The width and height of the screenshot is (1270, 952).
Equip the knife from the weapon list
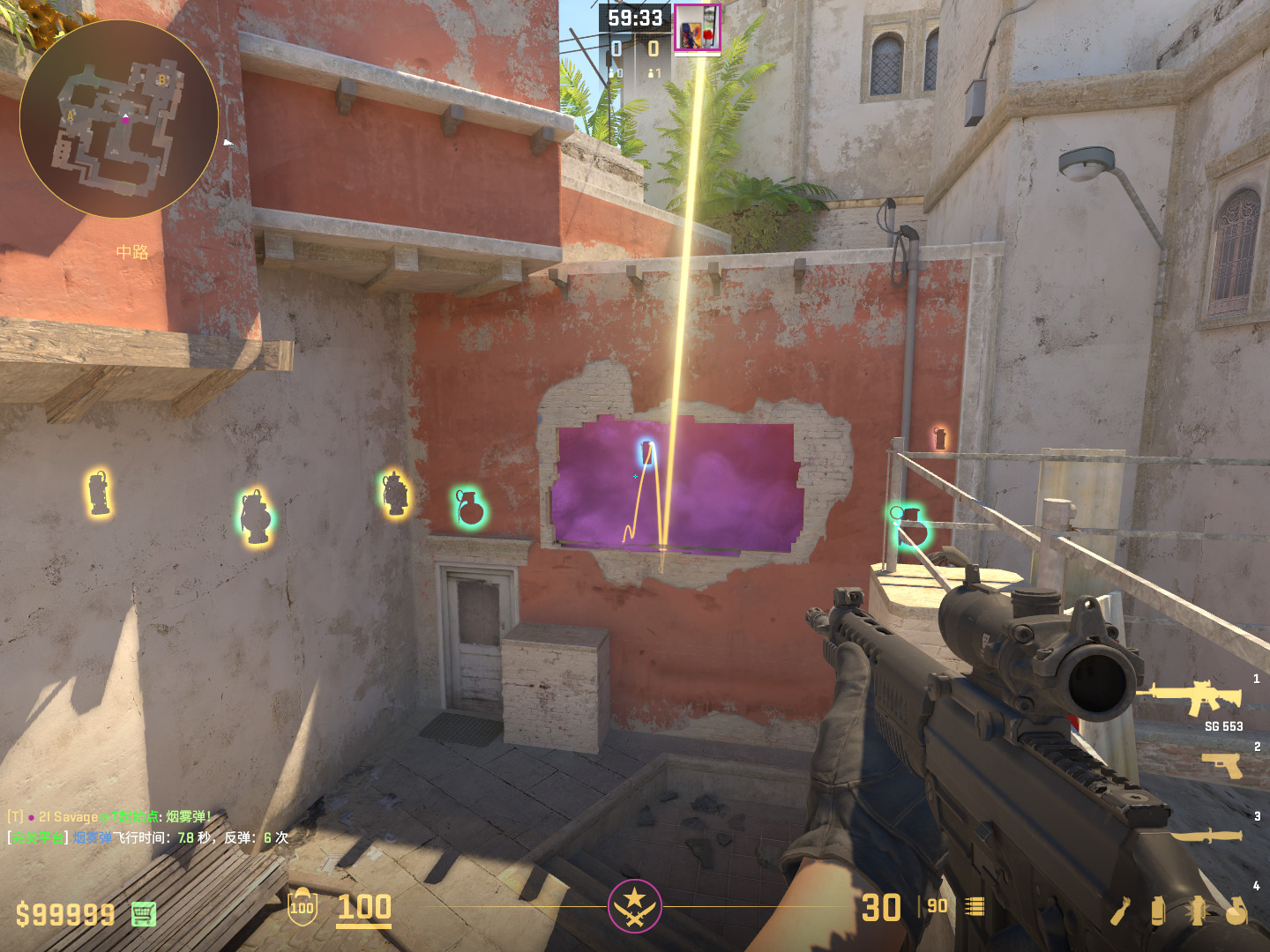pyautogui.click(x=1206, y=834)
